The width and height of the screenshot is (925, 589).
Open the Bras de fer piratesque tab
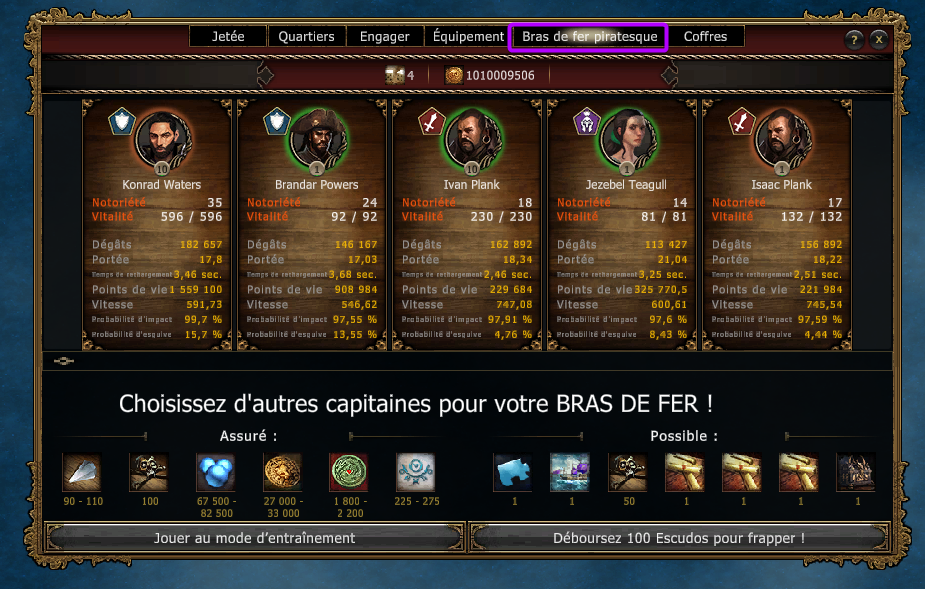(589, 37)
